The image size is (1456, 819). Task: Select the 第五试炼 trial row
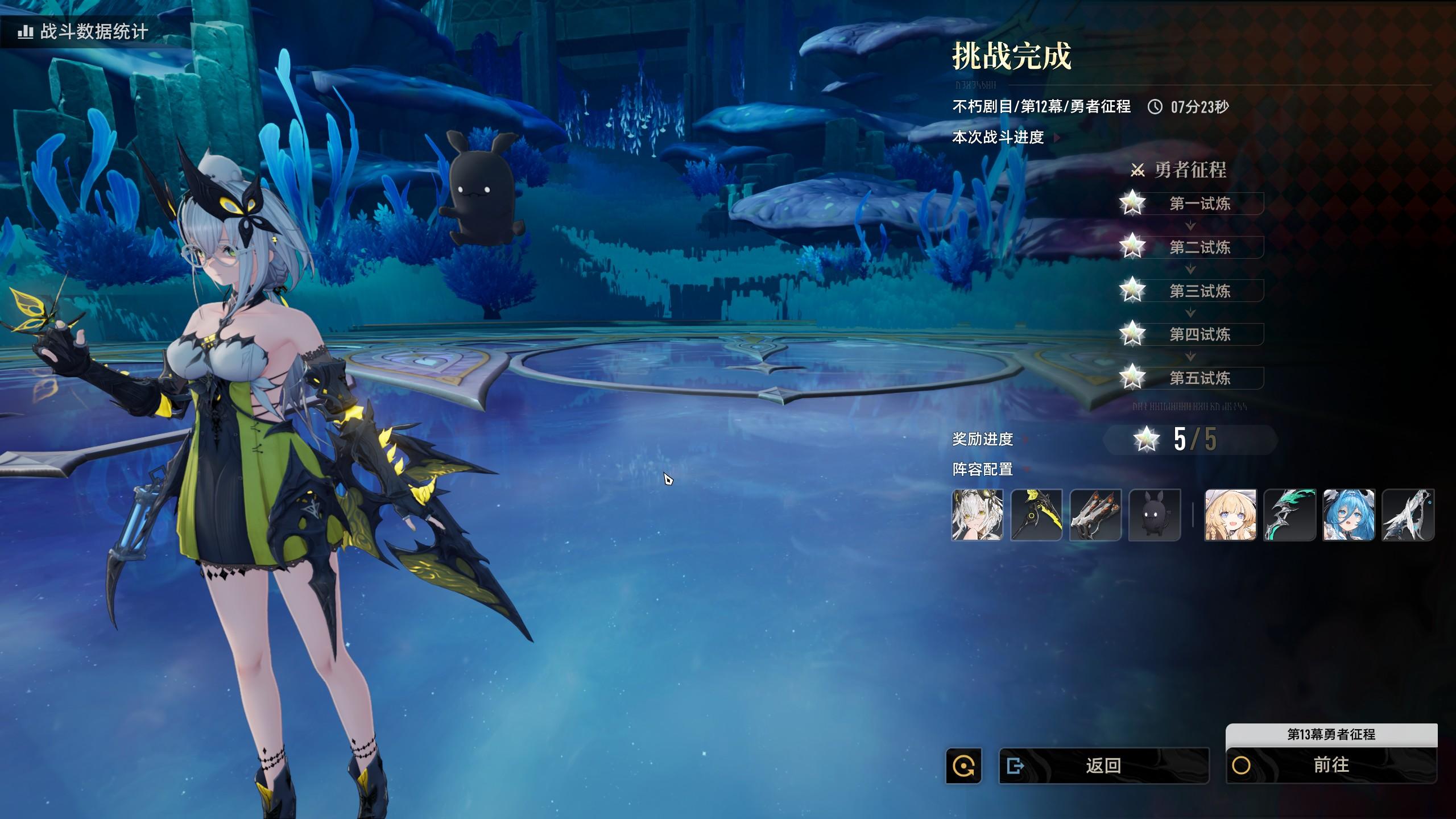click(x=1199, y=378)
